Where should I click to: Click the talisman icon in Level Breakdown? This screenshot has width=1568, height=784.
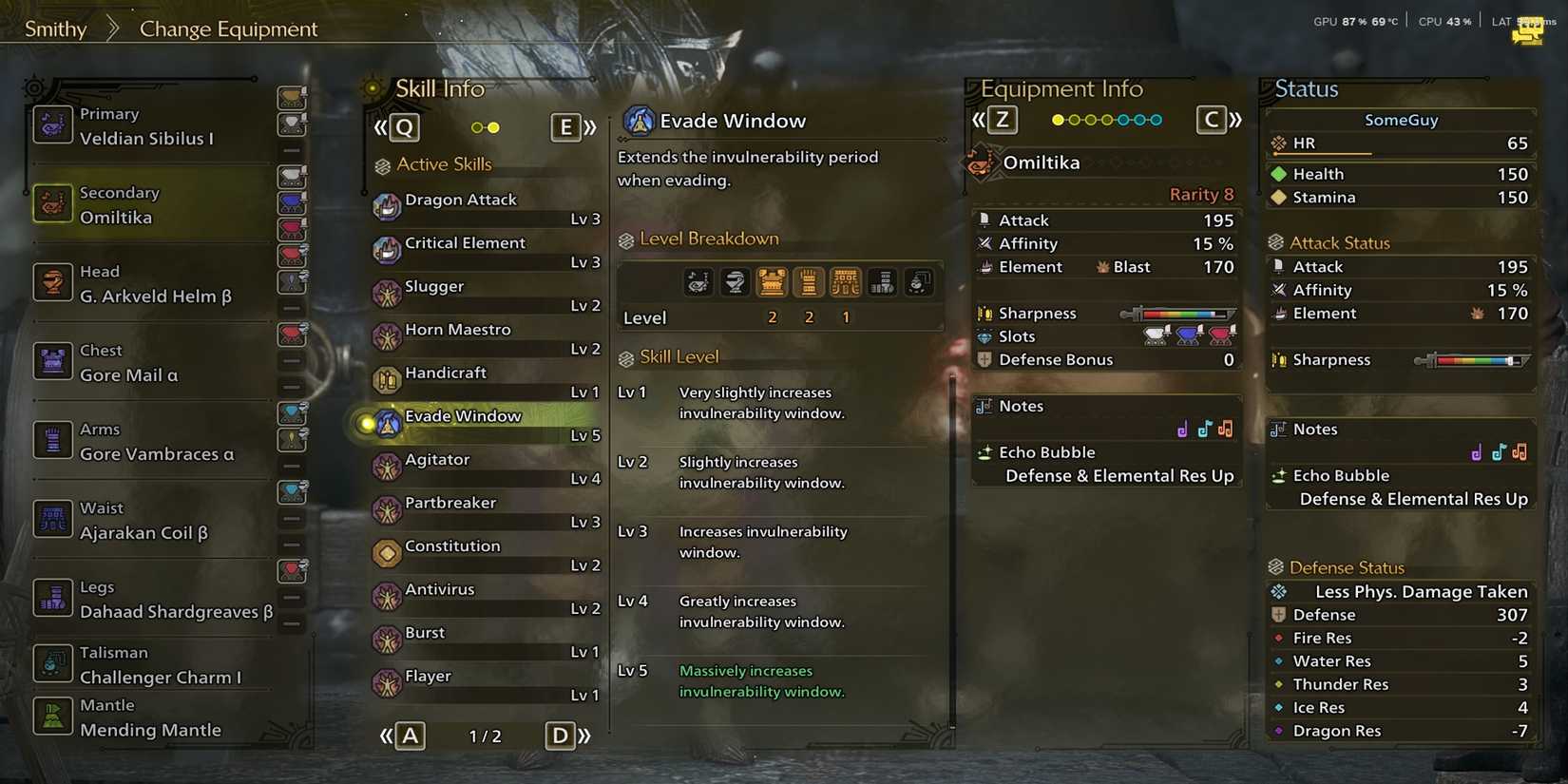(918, 281)
